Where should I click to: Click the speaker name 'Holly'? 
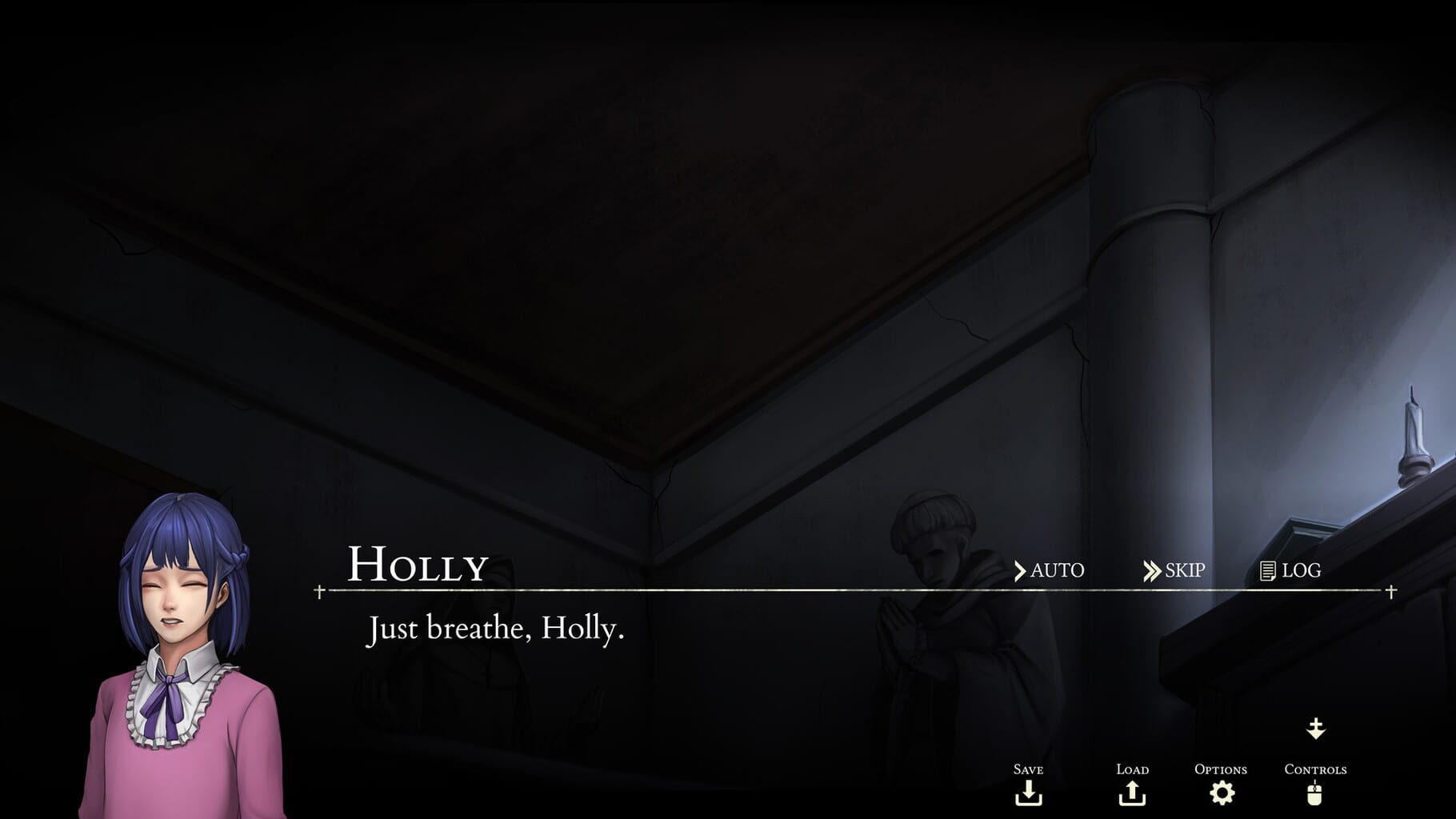pyautogui.click(x=416, y=565)
